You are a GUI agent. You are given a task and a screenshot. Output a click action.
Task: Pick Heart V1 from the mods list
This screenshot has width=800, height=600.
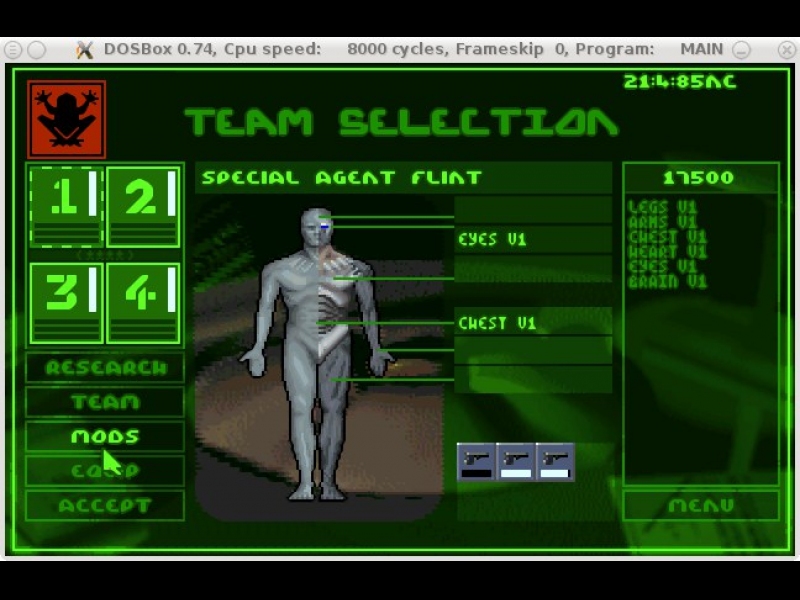point(667,252)
